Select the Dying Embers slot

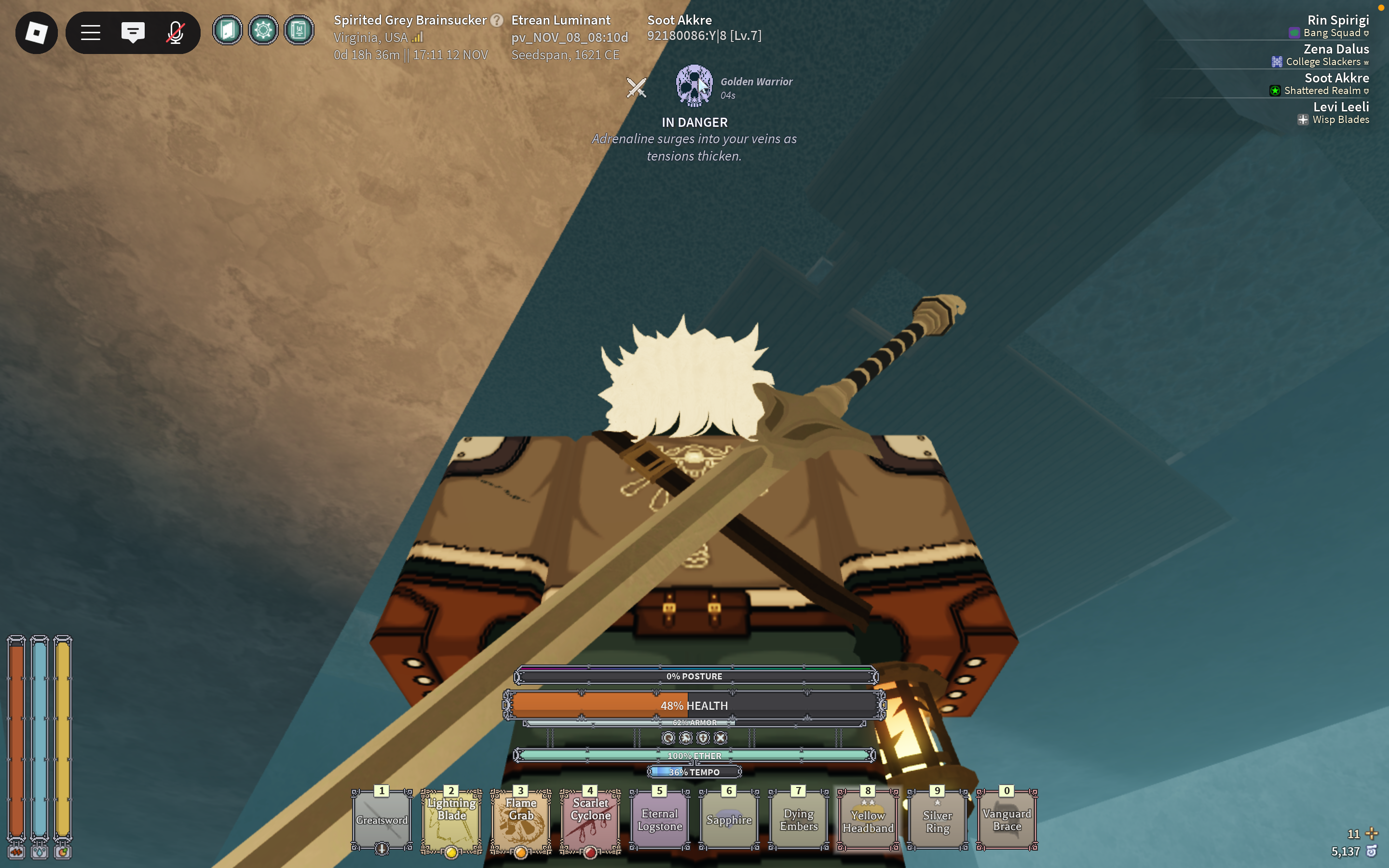798,820
